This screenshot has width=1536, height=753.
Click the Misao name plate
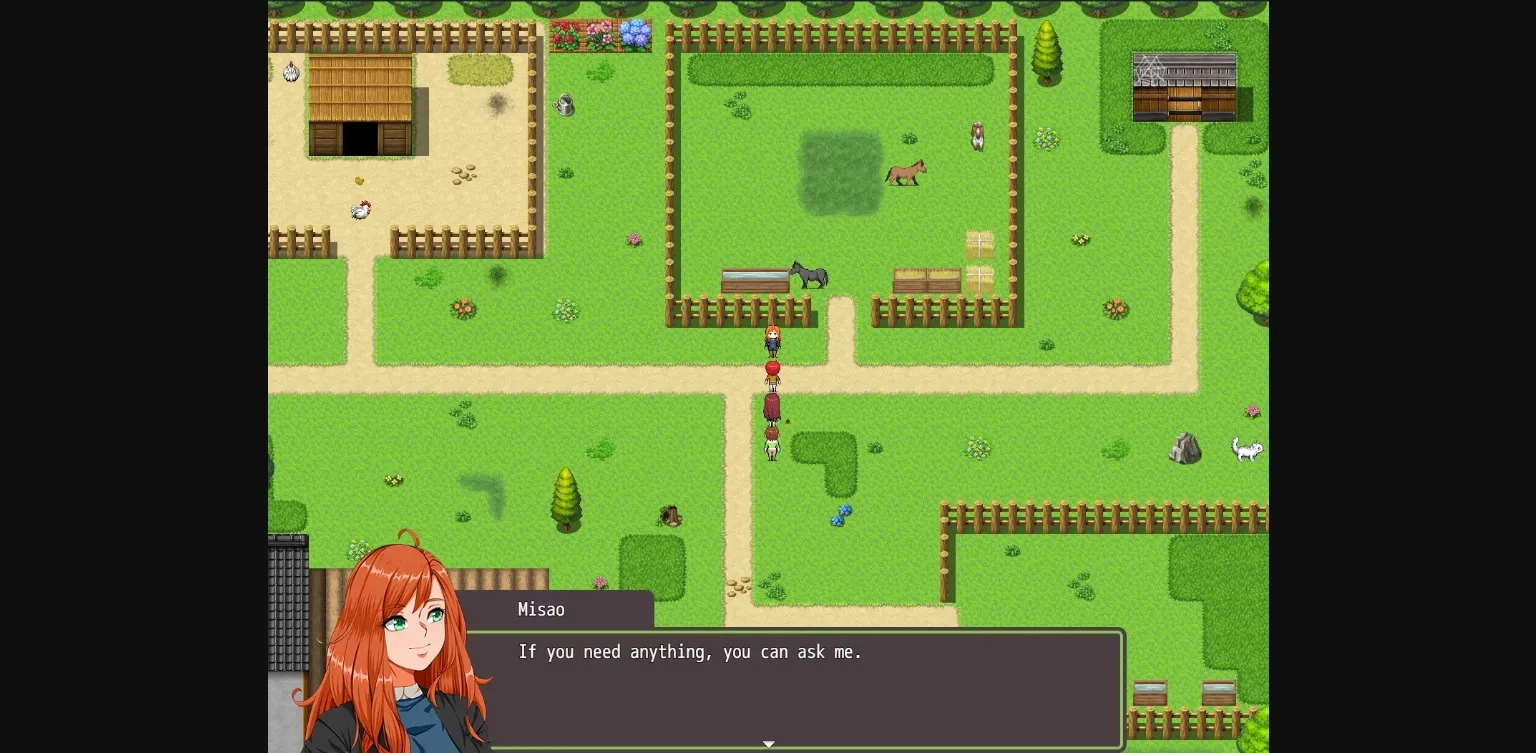[x=541, y=610]
